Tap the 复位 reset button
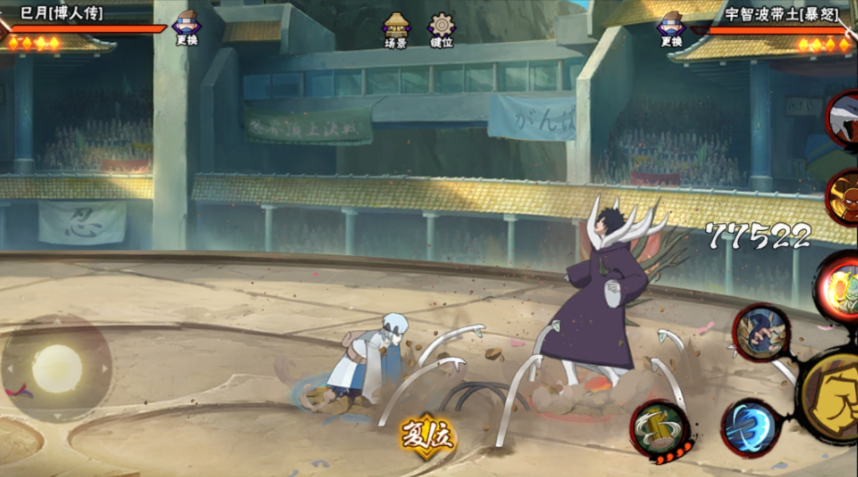Screen dimensions: 858x477 427,436
